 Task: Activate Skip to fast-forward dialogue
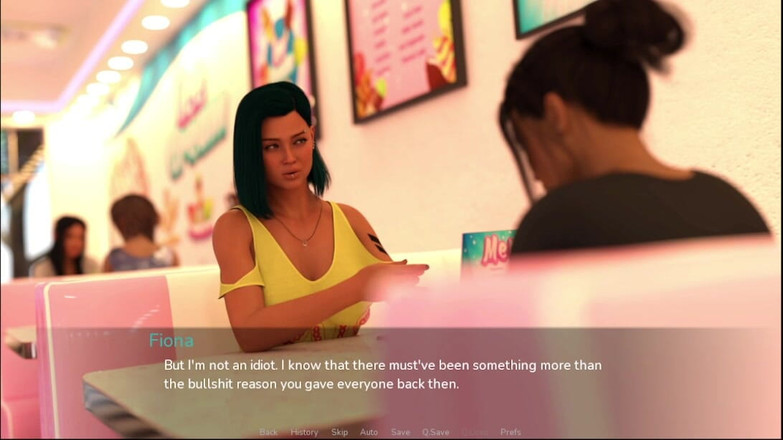[339, 432]
